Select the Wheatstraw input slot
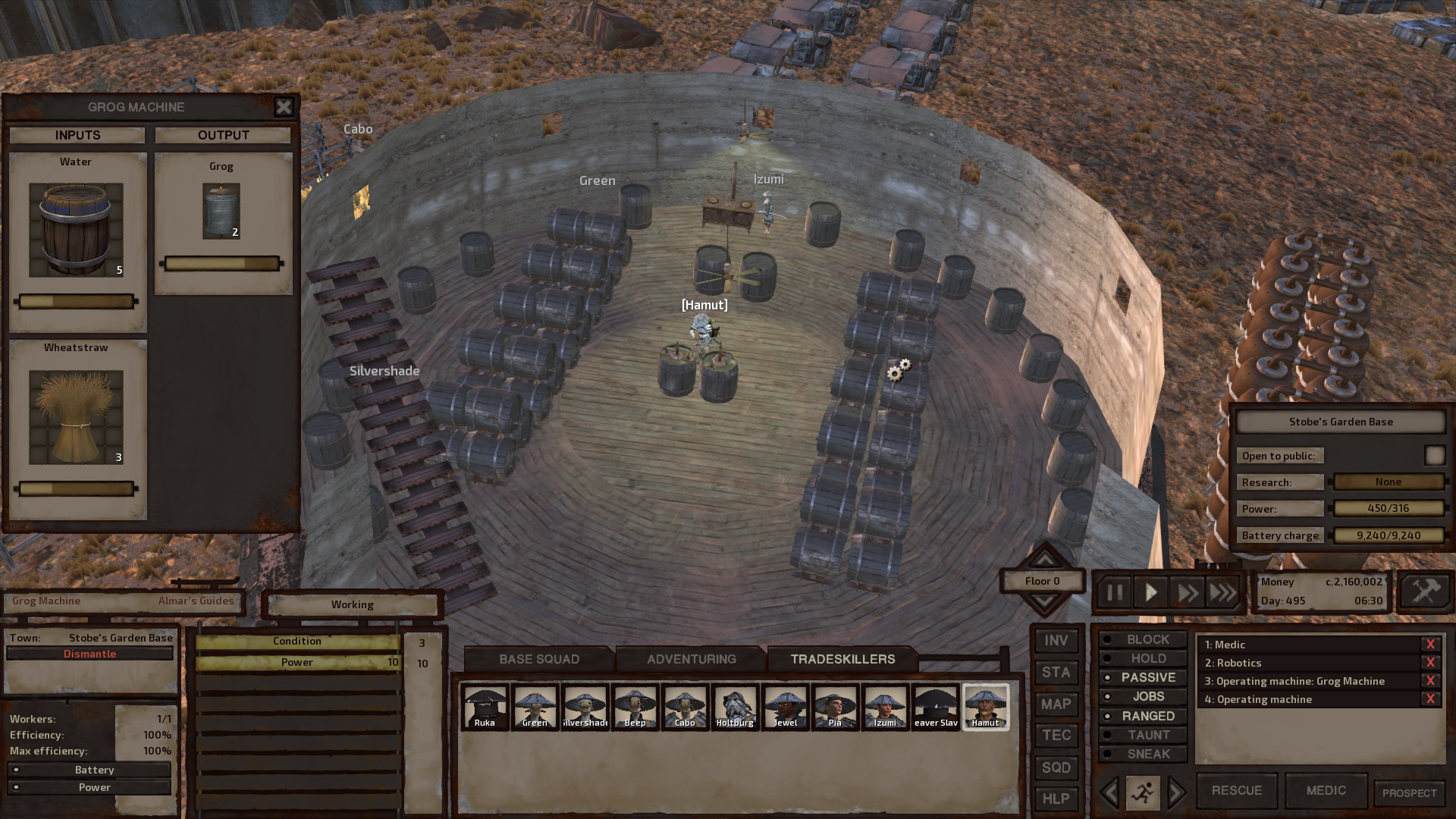The width and height of the screenshot is (1456, 819). click(76, 417)
